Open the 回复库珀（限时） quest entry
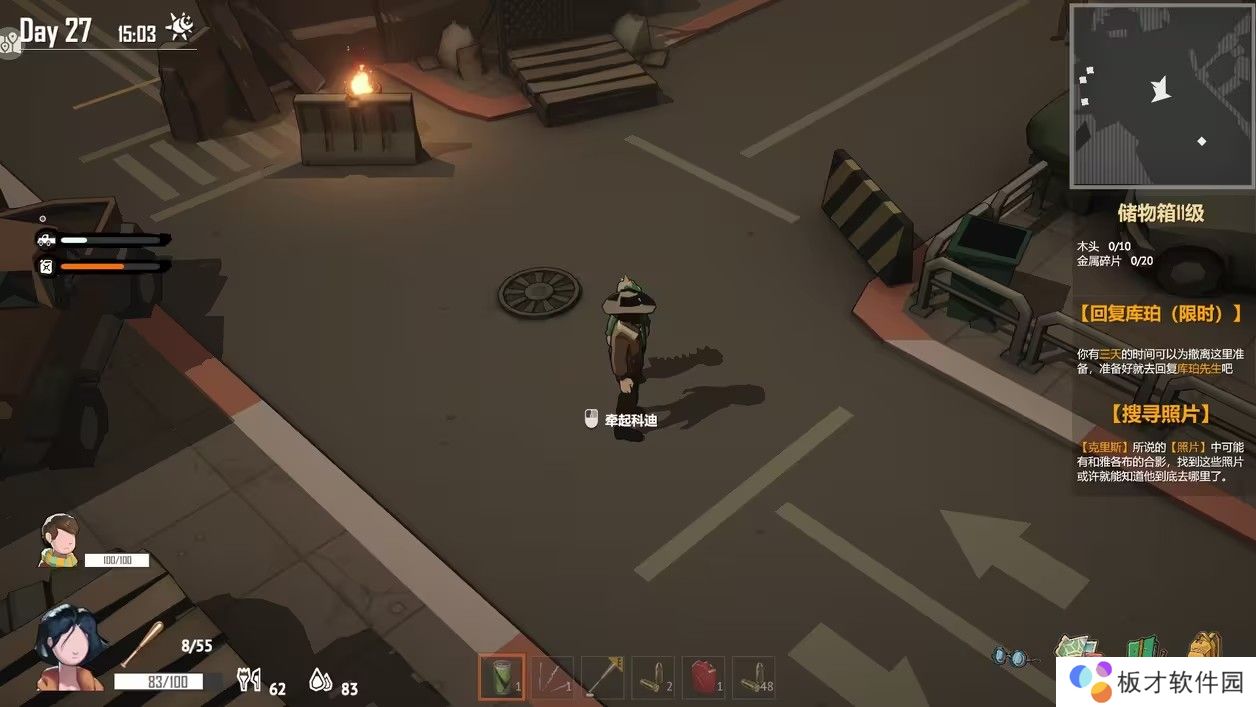This screenshot has width=1256, height=707. [x=1160, y=314]
